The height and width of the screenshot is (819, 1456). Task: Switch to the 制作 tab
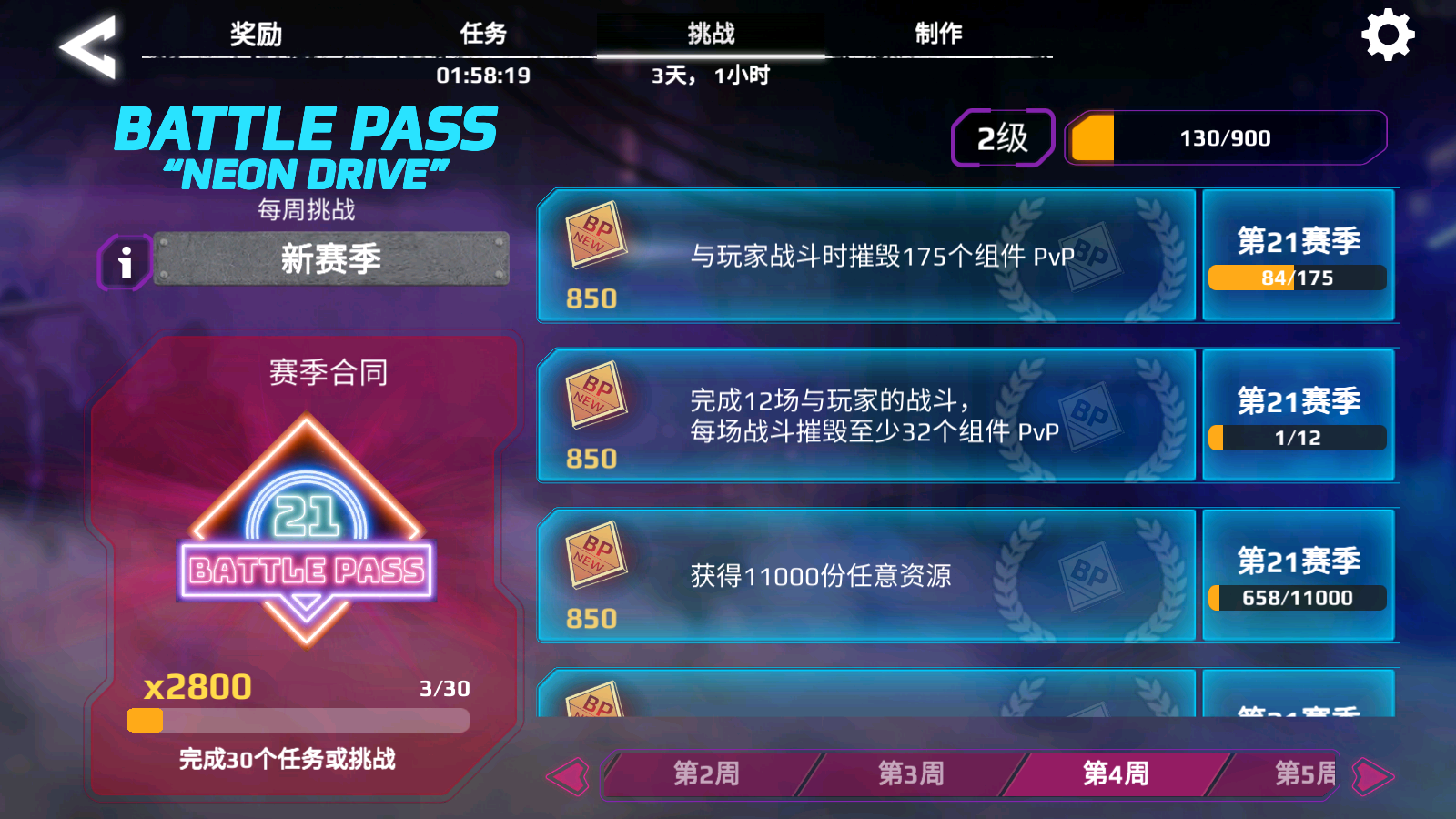click(x=937, y=32)
